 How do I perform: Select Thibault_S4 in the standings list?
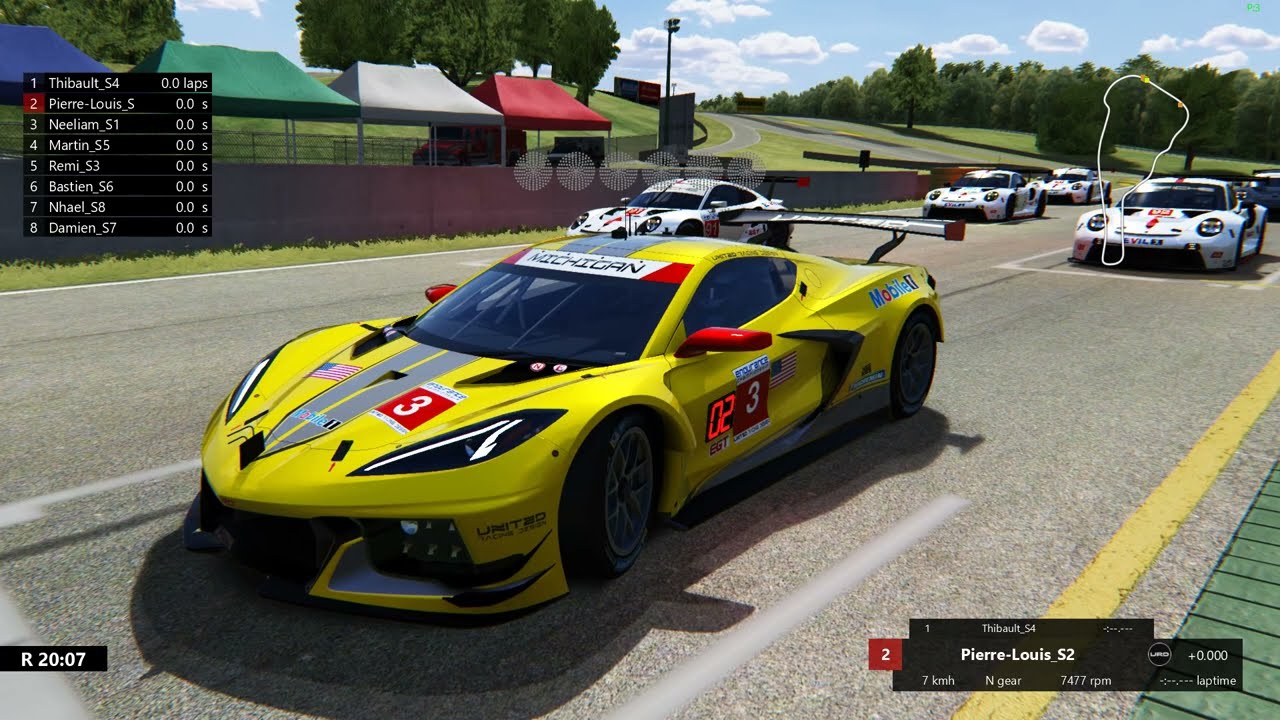117,83
